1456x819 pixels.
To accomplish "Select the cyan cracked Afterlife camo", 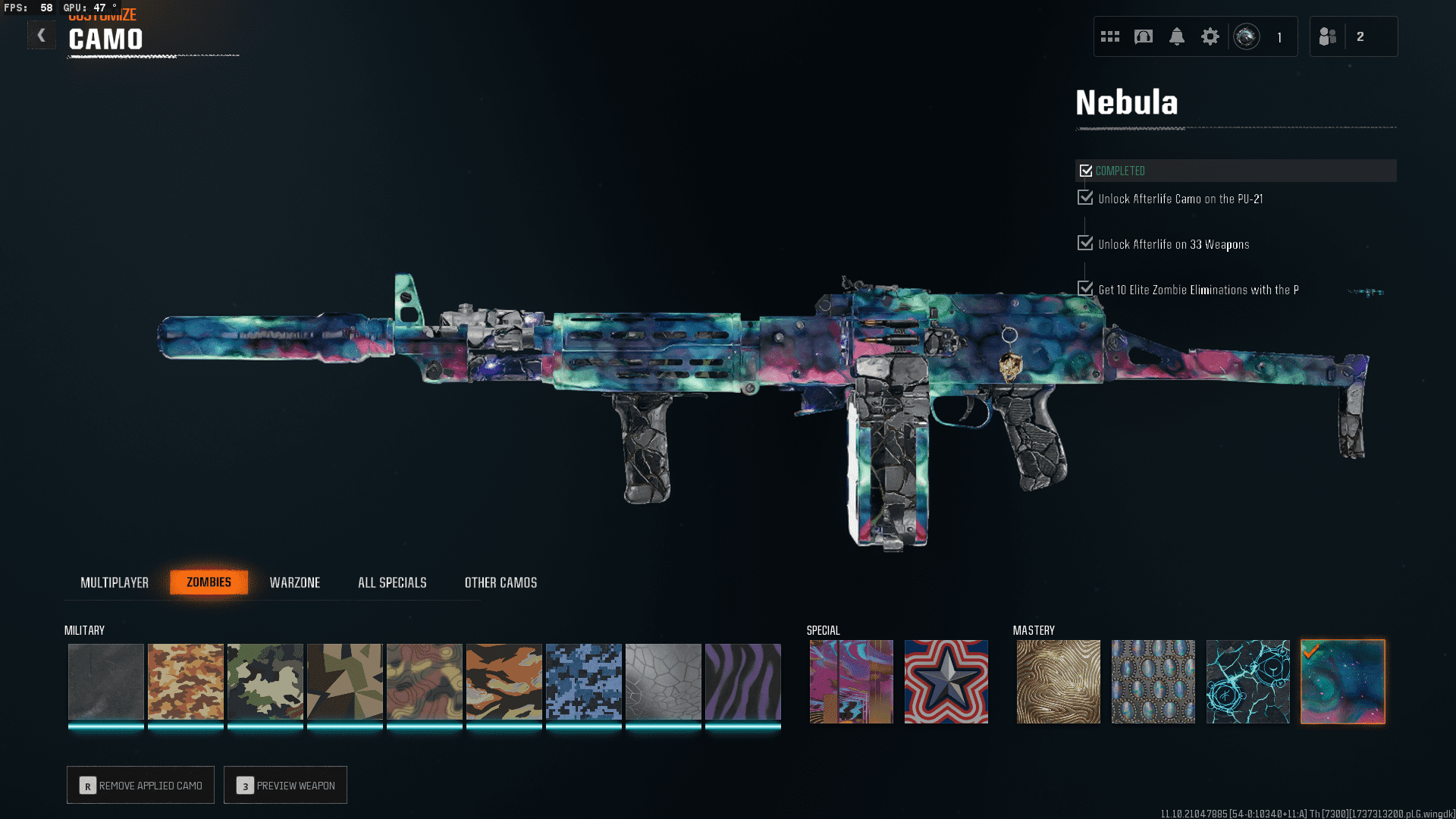I will (1247, 682).
